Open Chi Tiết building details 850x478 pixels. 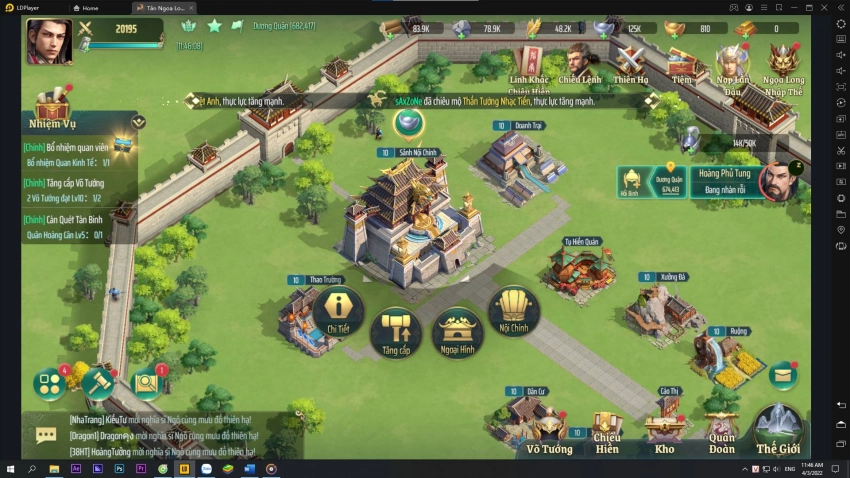coord(338,311)
